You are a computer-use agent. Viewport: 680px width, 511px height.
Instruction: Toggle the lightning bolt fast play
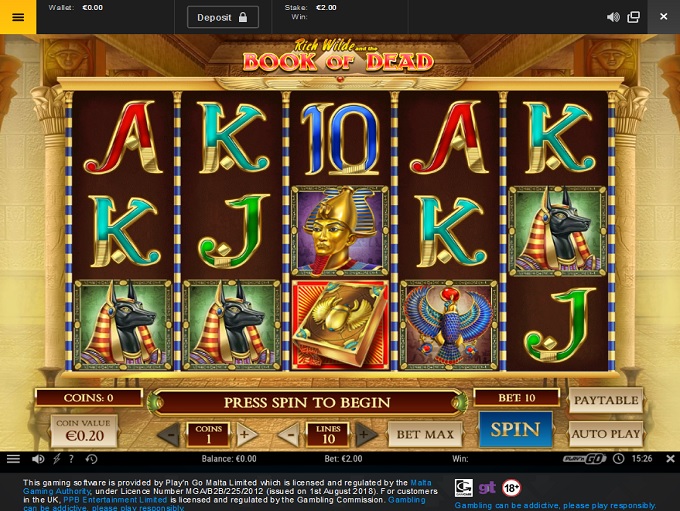[x=56, y=459]
